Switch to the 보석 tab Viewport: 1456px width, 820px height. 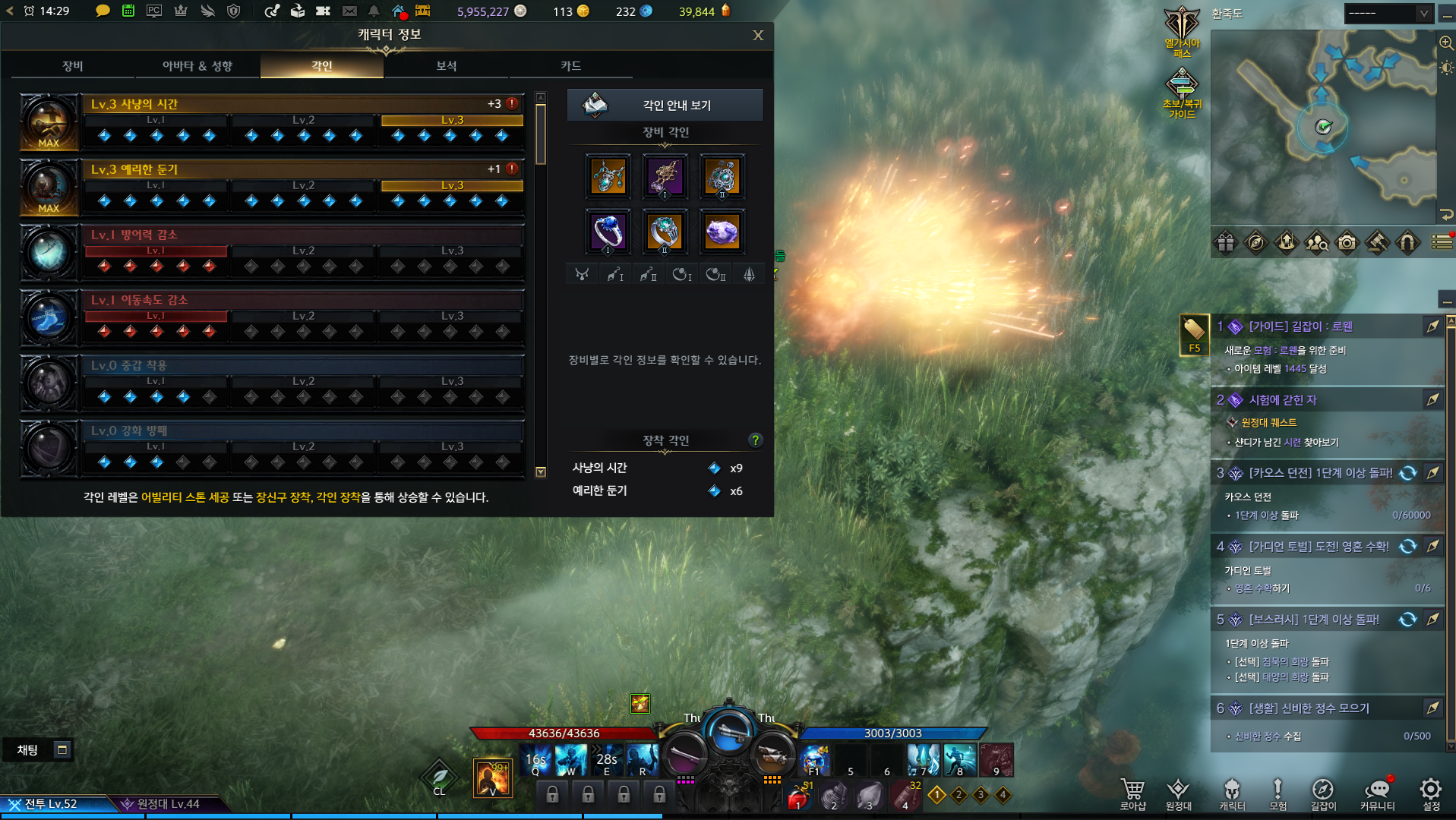pos(447,66)
